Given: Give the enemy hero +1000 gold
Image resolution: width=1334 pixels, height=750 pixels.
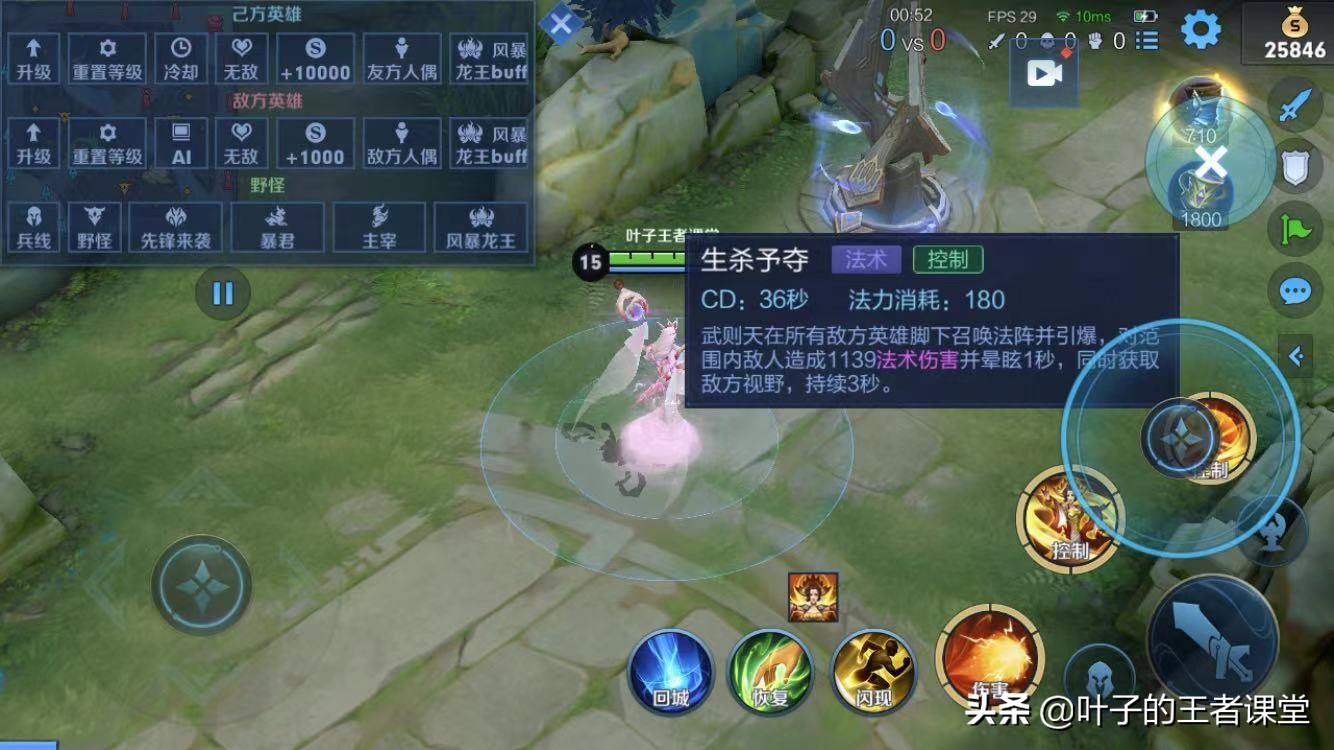Looking at the screenshot, I should point(316,141).
